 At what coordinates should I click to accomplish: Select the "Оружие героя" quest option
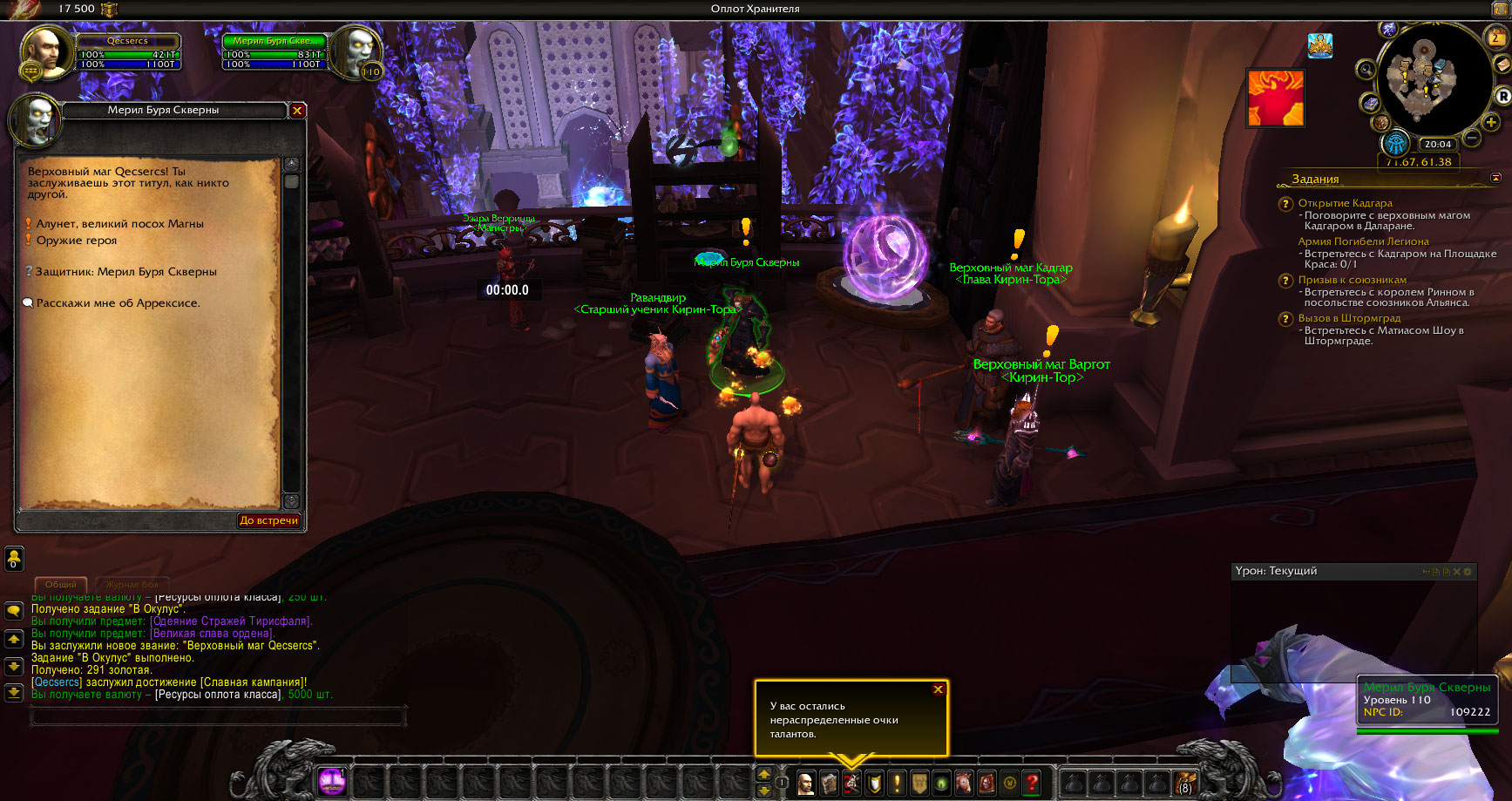[x=77, y=241]
